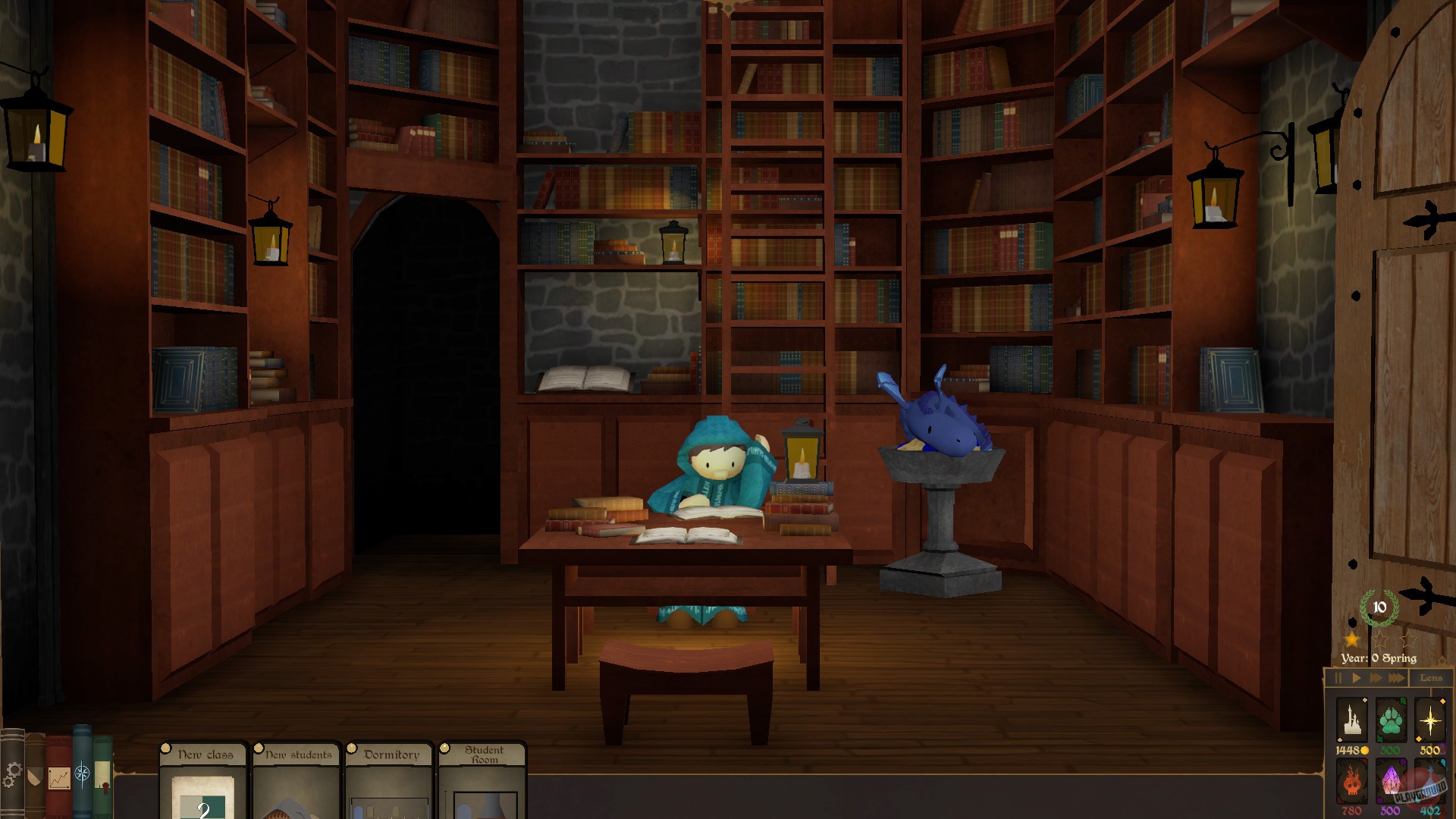Open the Lens view

coord(1432,677)
